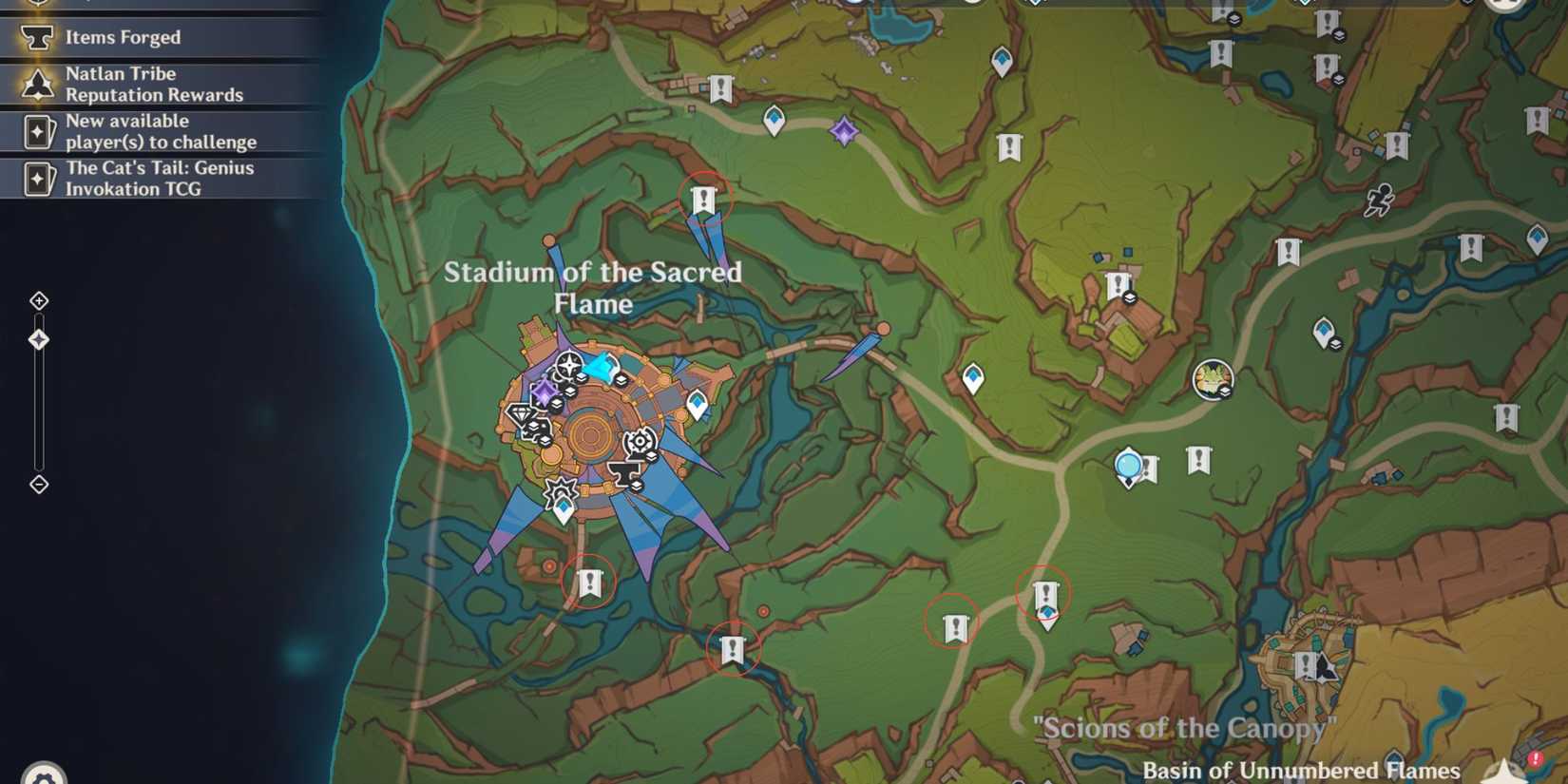The image size is (1568, 784).
Task: Click the souvenir shop gem icon
Action: pos(521,412)
